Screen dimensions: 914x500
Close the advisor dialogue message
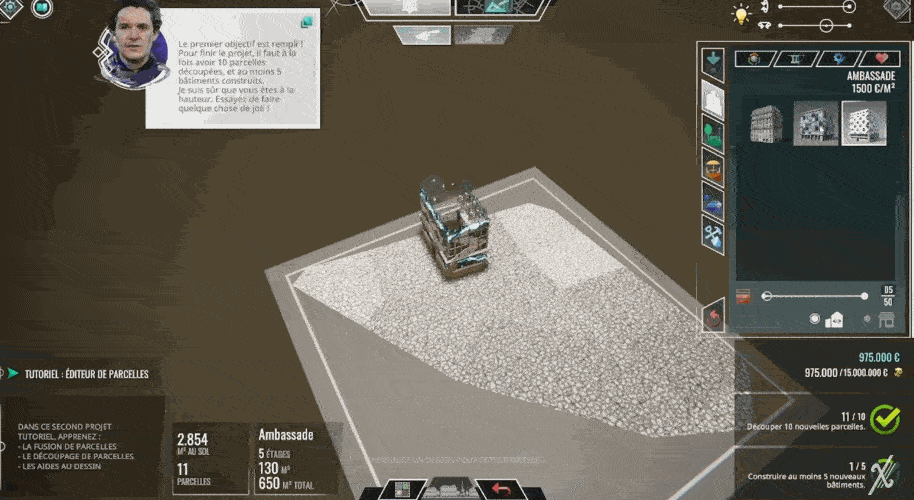click(x=306, y=21)
